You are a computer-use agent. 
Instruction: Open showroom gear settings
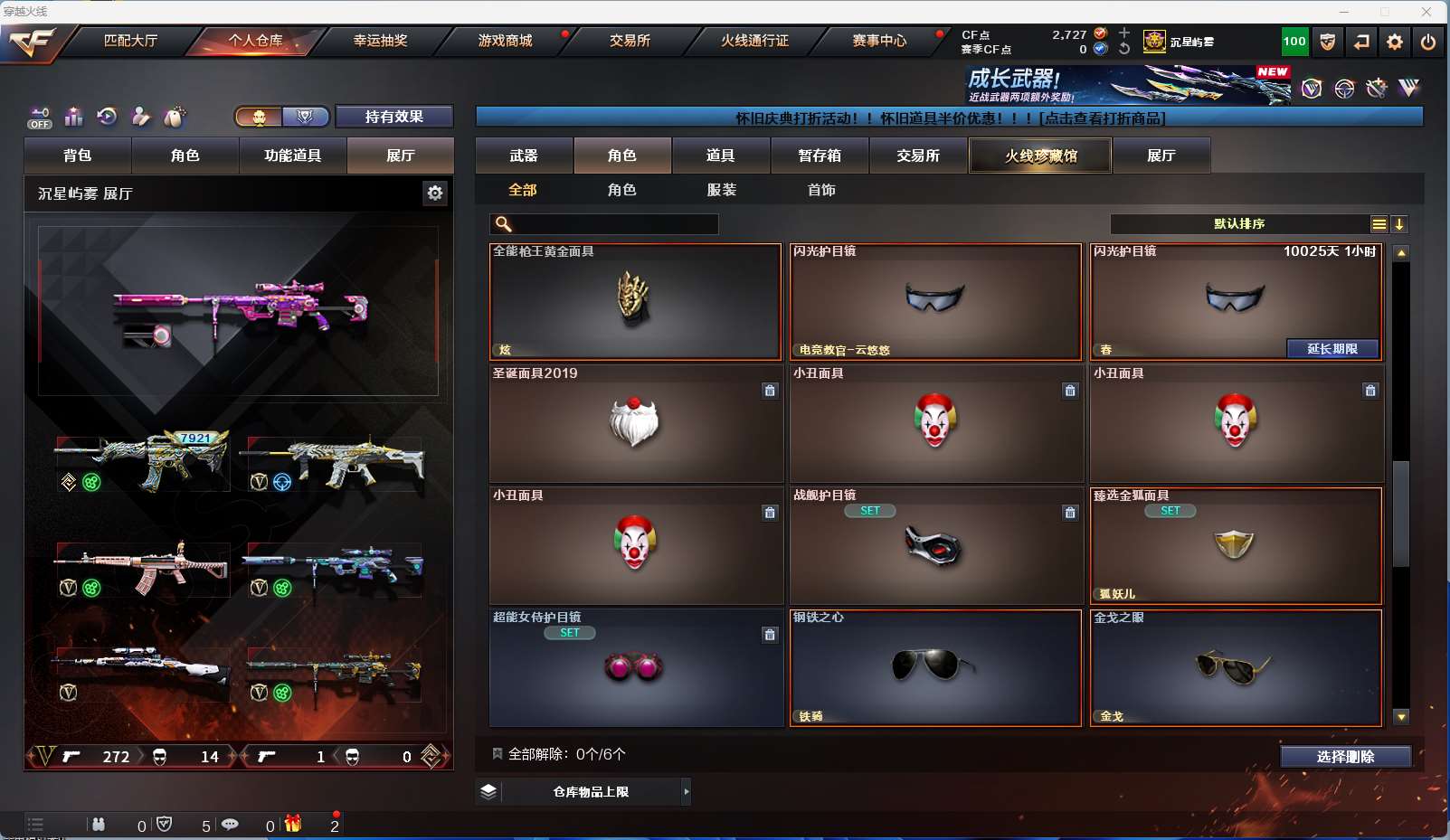click(435, 193)
